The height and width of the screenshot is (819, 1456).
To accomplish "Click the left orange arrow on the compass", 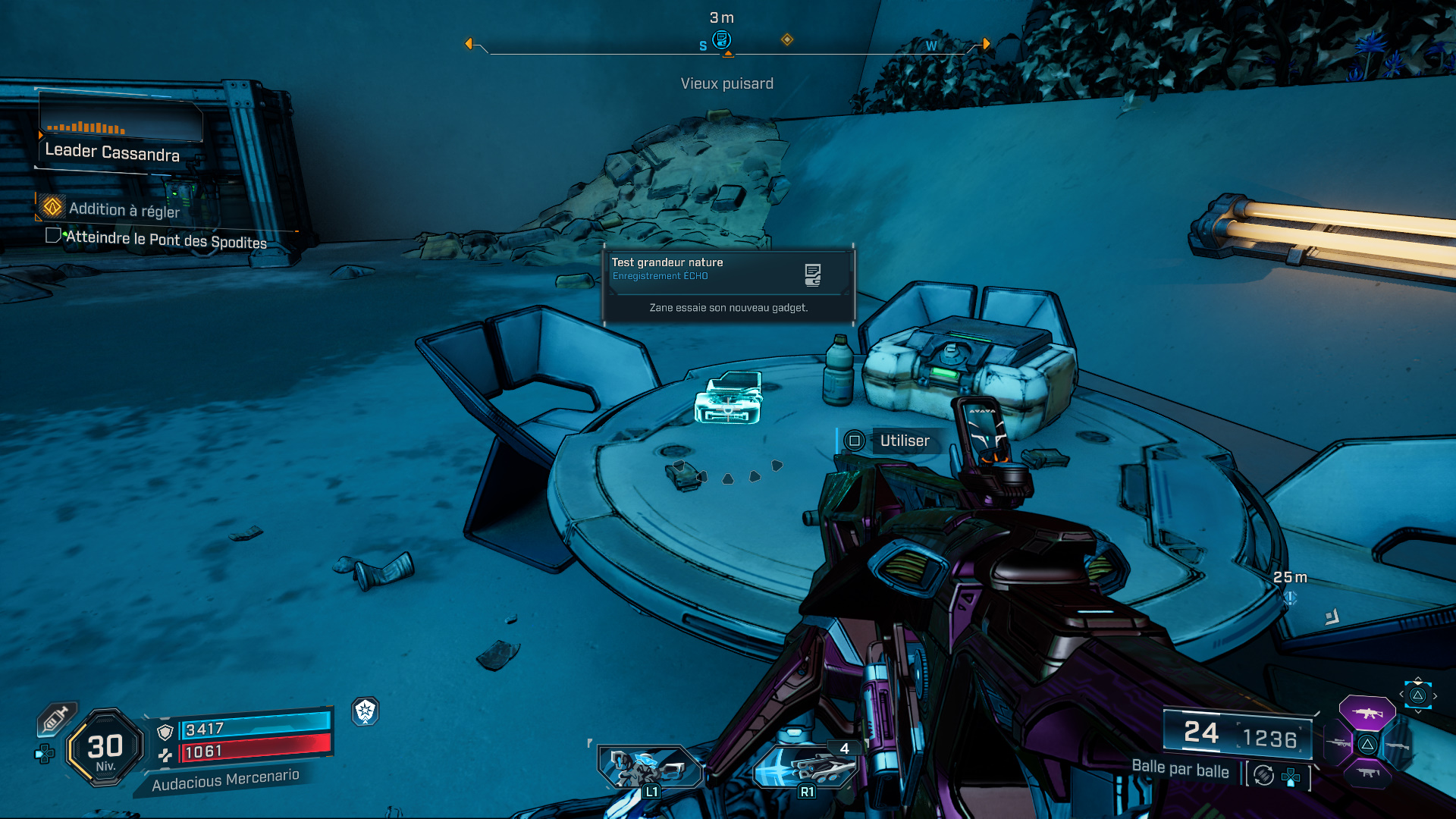I will tap(469, 44).
